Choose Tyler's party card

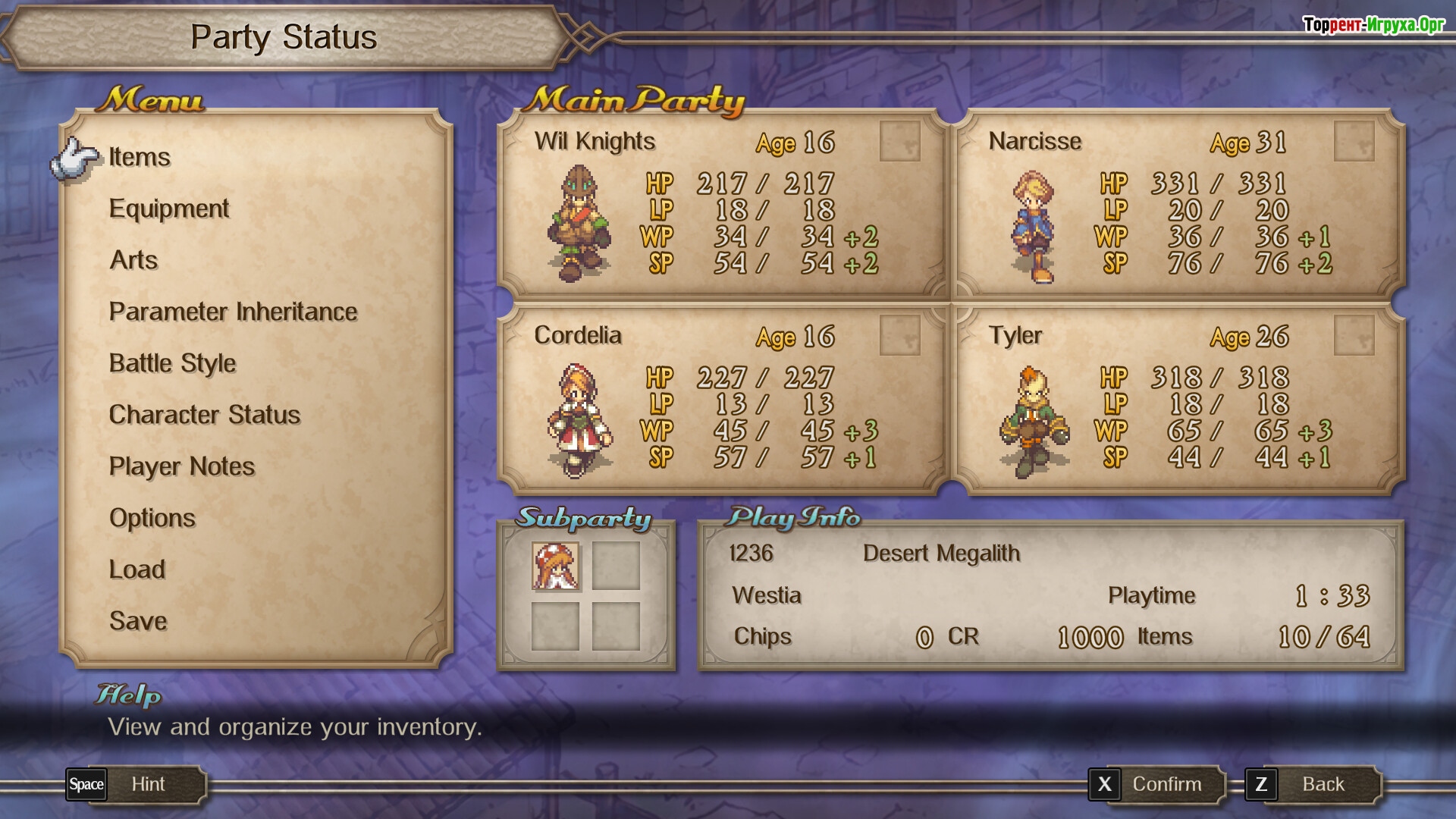(x=1177, y=399)
